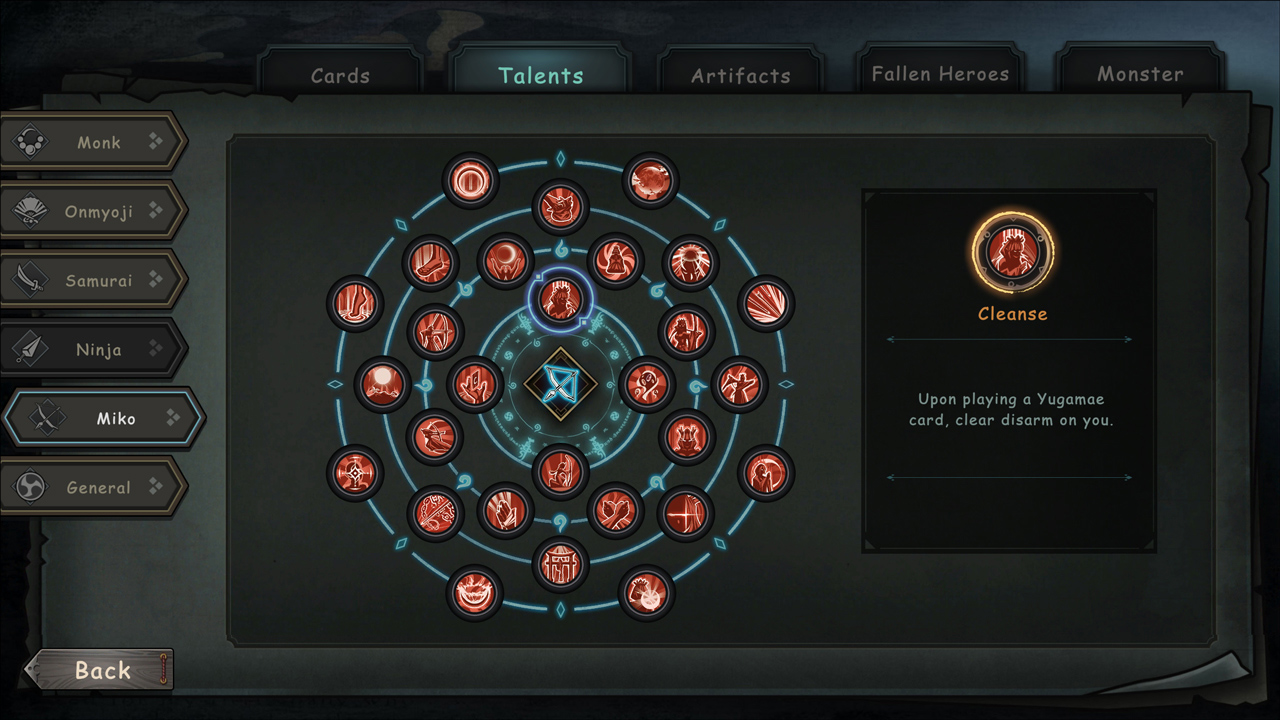
Task: Switch to the Artifacts tab
Action: point(741,73)
